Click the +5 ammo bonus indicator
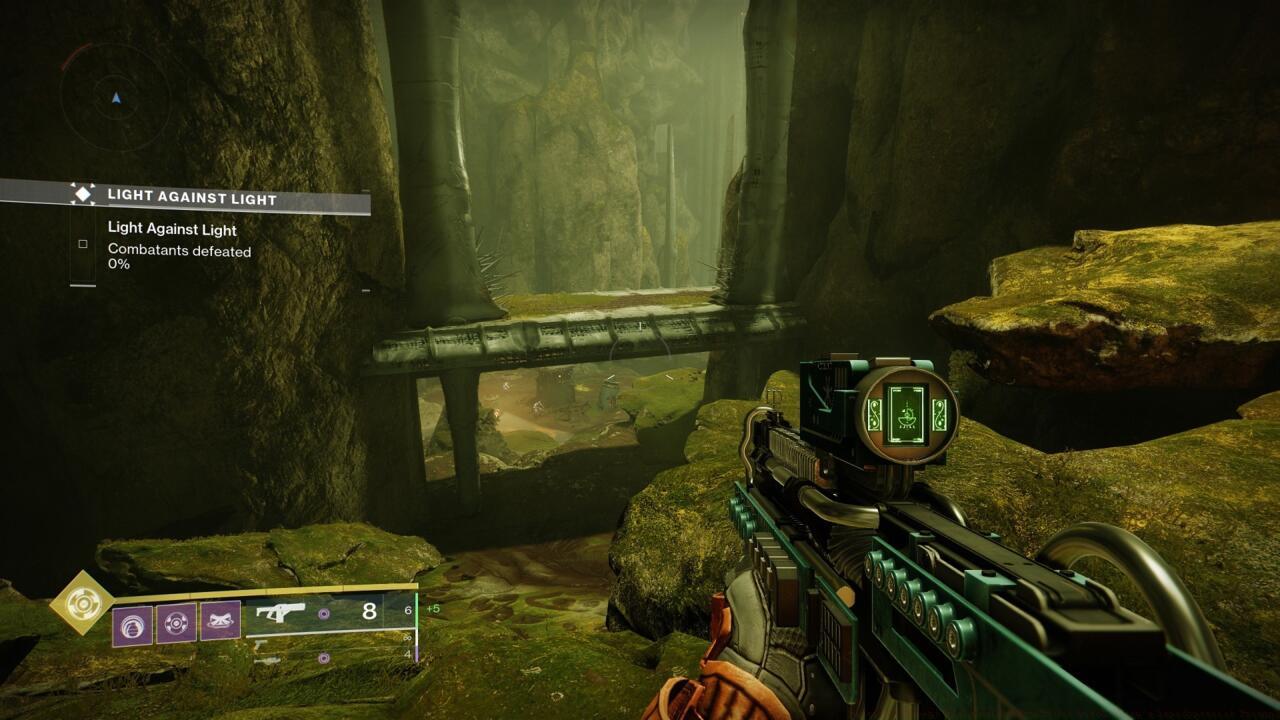 click(x=432, y=608)
